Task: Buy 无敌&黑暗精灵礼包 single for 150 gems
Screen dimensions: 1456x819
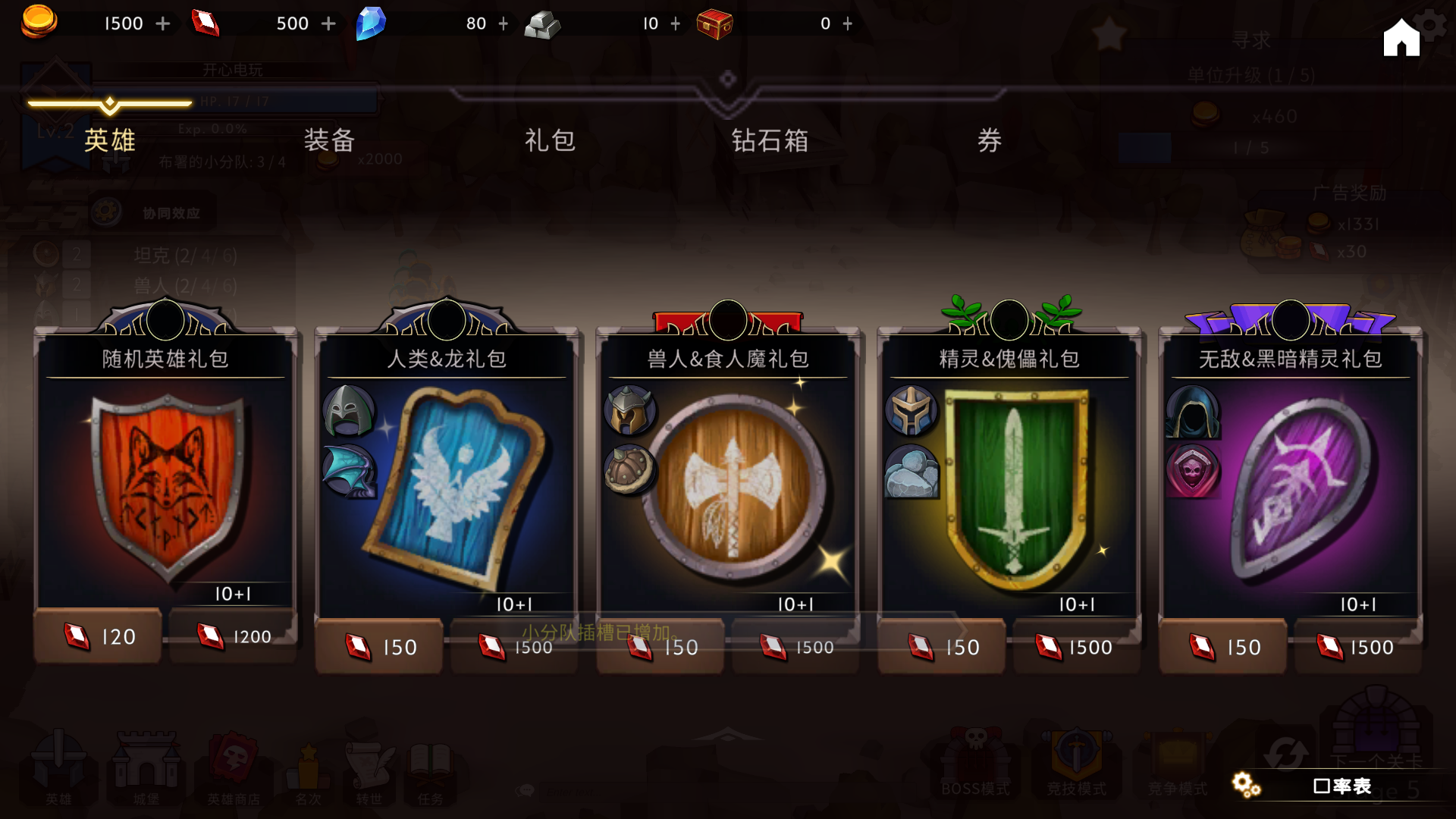Action: 1222,647
